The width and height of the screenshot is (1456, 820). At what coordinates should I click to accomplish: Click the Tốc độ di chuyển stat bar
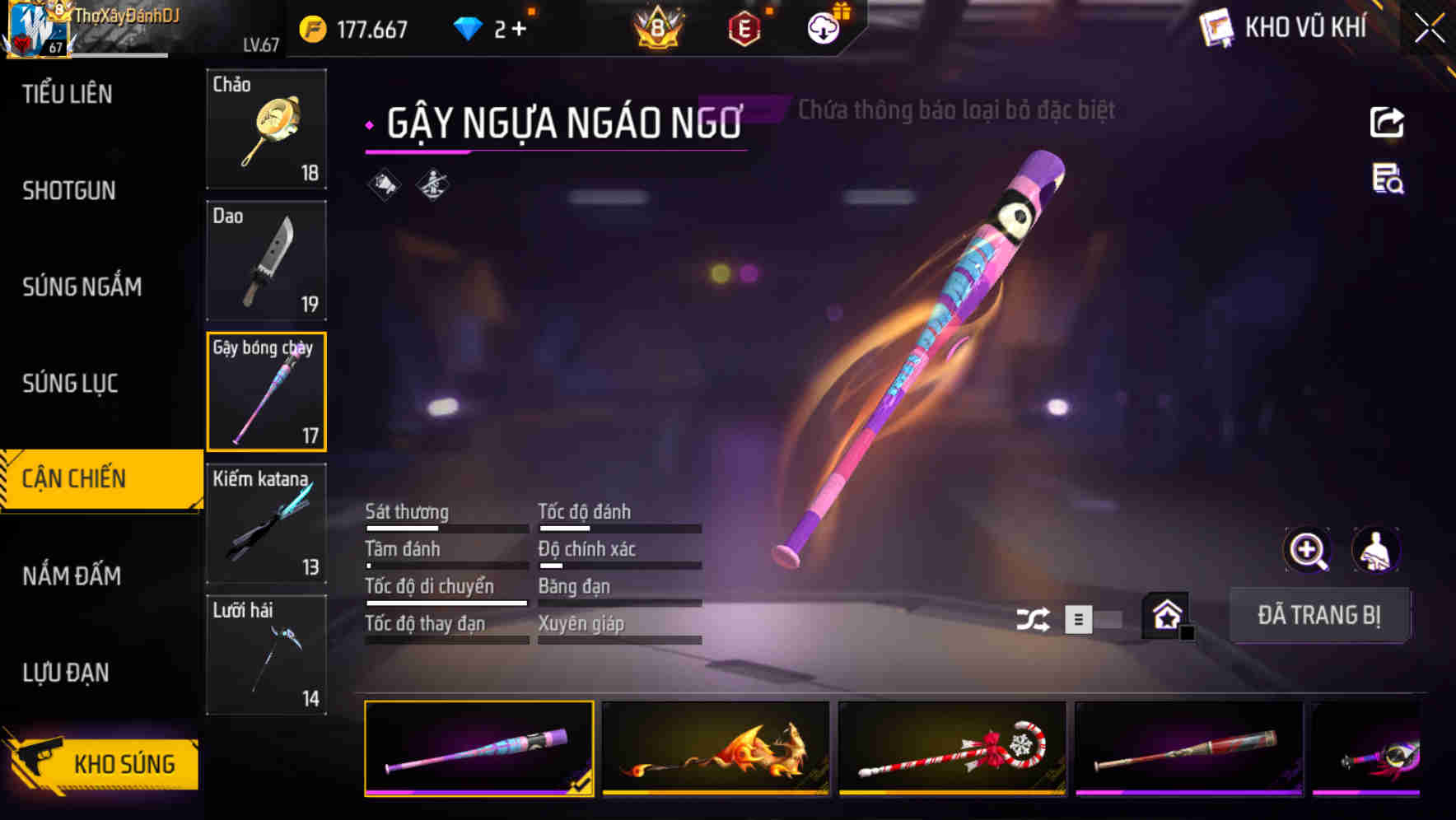point(445,602)
